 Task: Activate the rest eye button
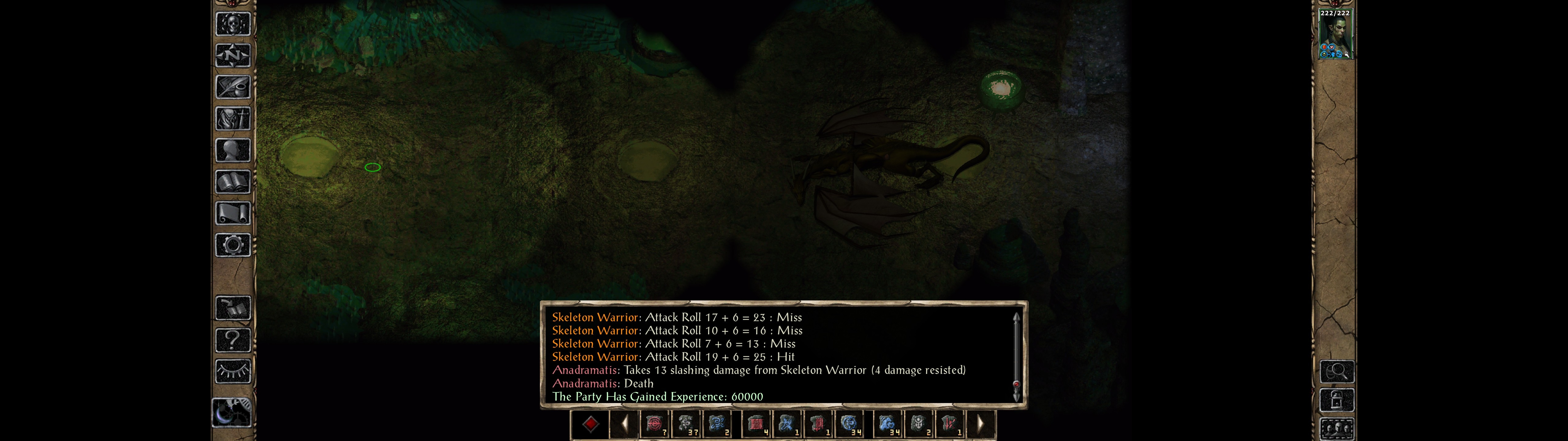click(x=232, y=371)
